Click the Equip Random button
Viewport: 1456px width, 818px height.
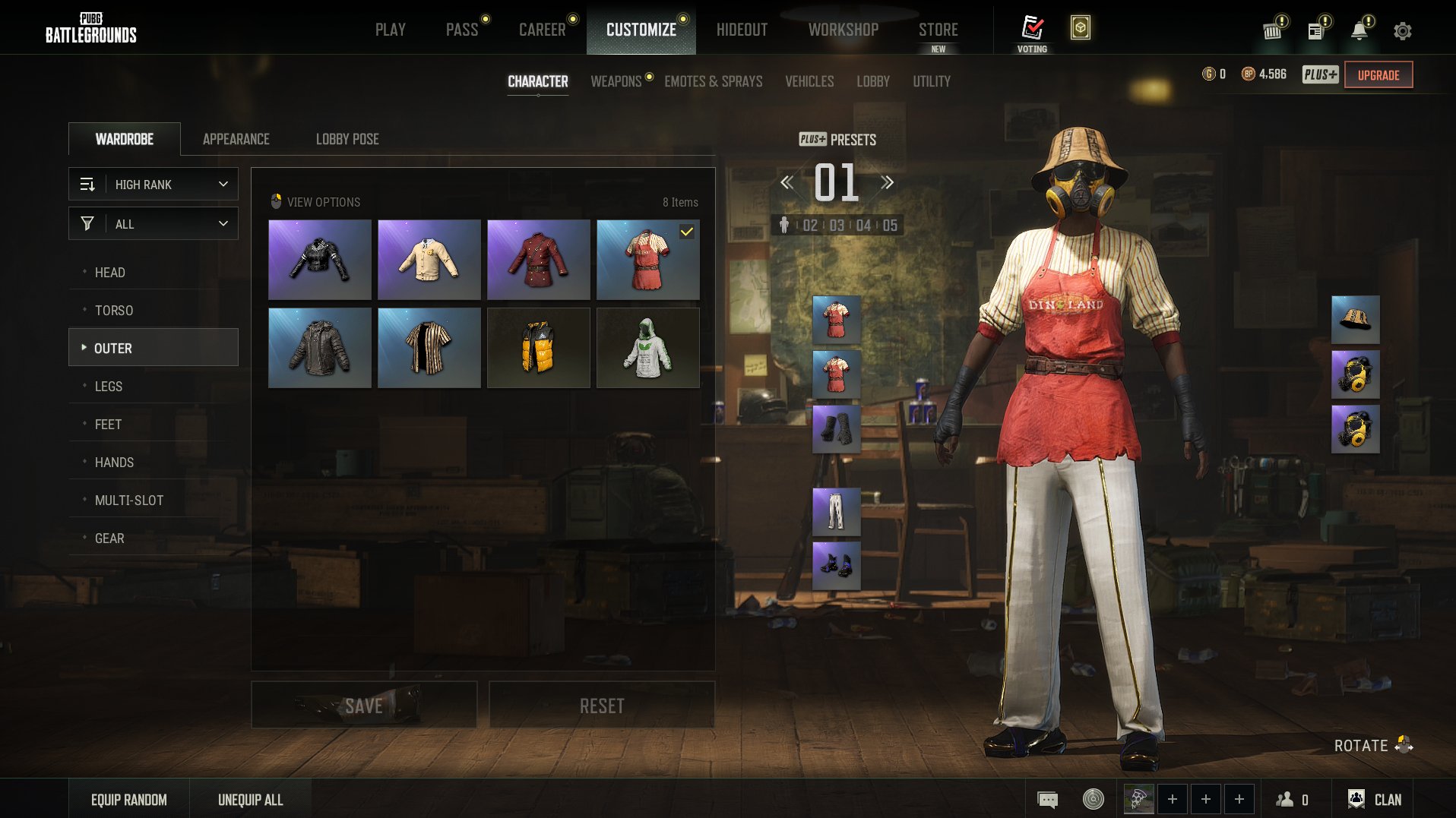click(129, 800)
